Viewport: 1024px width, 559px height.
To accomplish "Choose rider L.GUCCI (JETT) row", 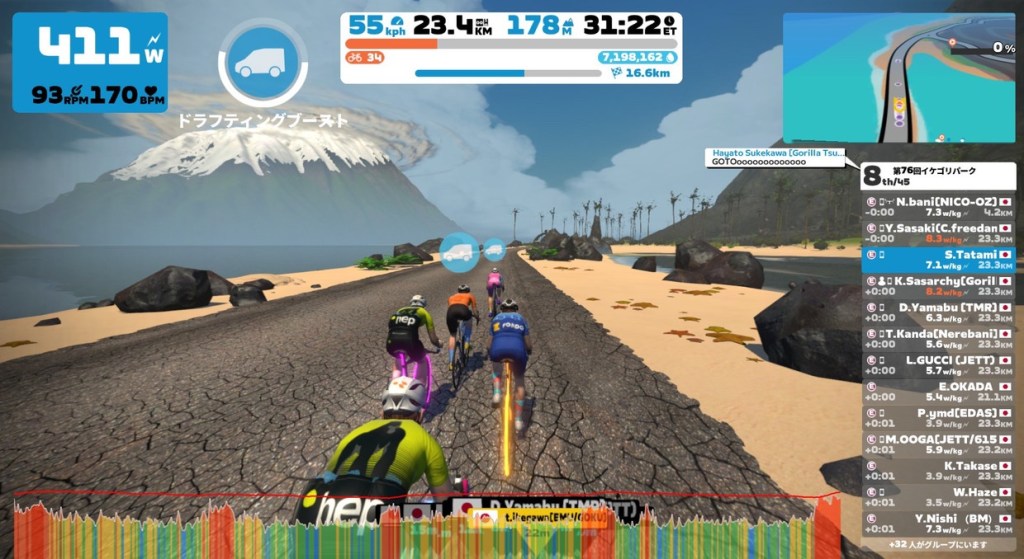I will pos(938,365).
